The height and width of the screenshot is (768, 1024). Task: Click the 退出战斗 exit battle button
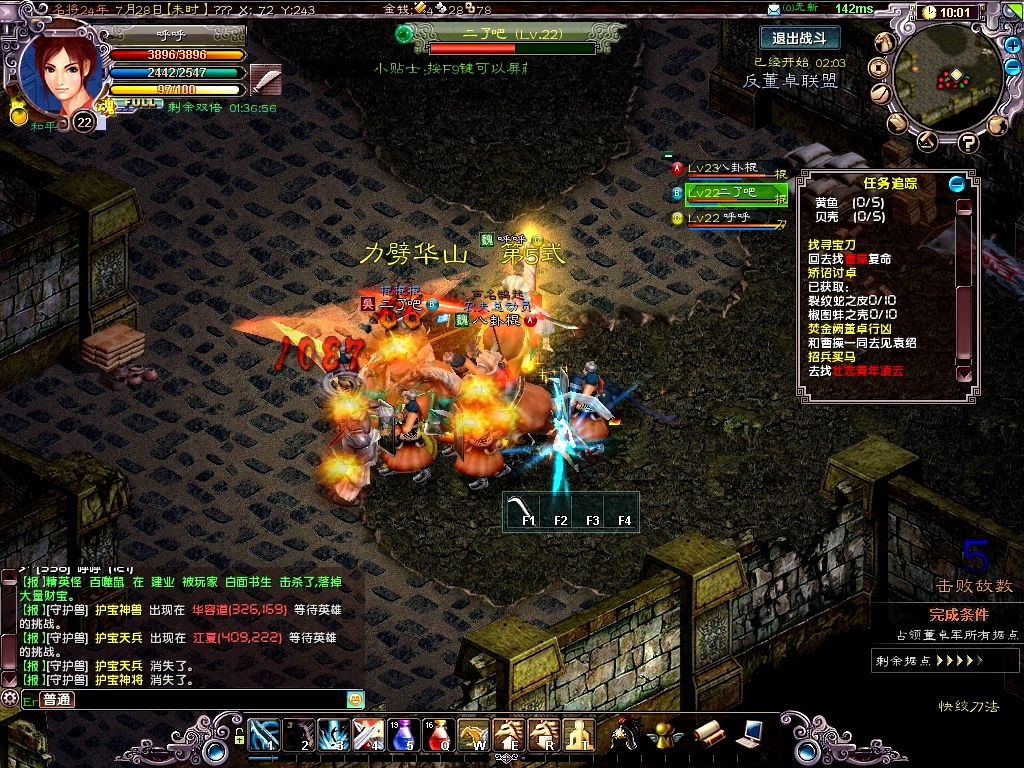(x=799, y=38)
